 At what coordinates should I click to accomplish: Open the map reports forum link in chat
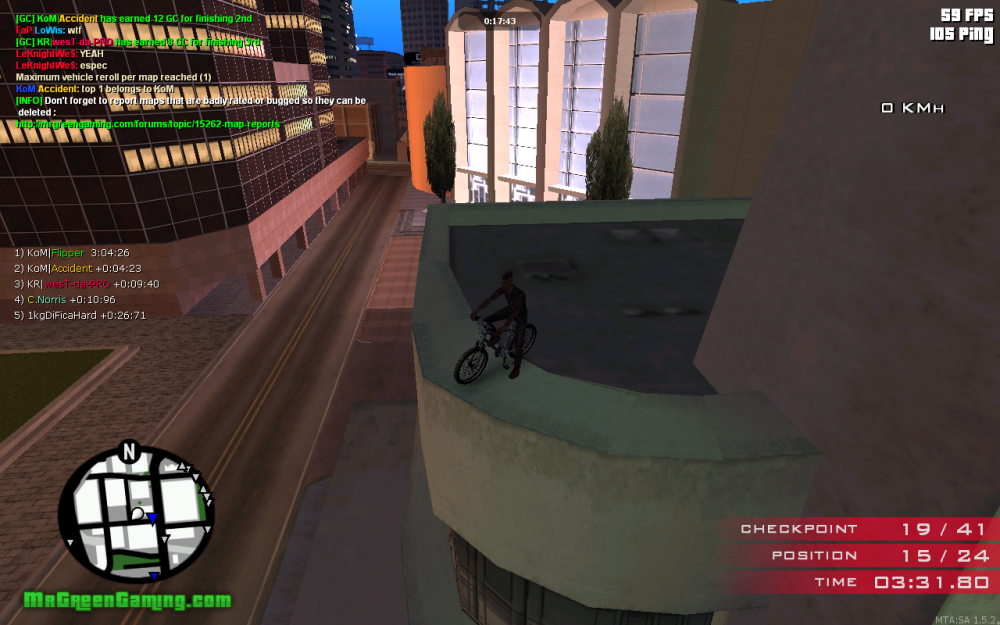(x=148, y=123)
